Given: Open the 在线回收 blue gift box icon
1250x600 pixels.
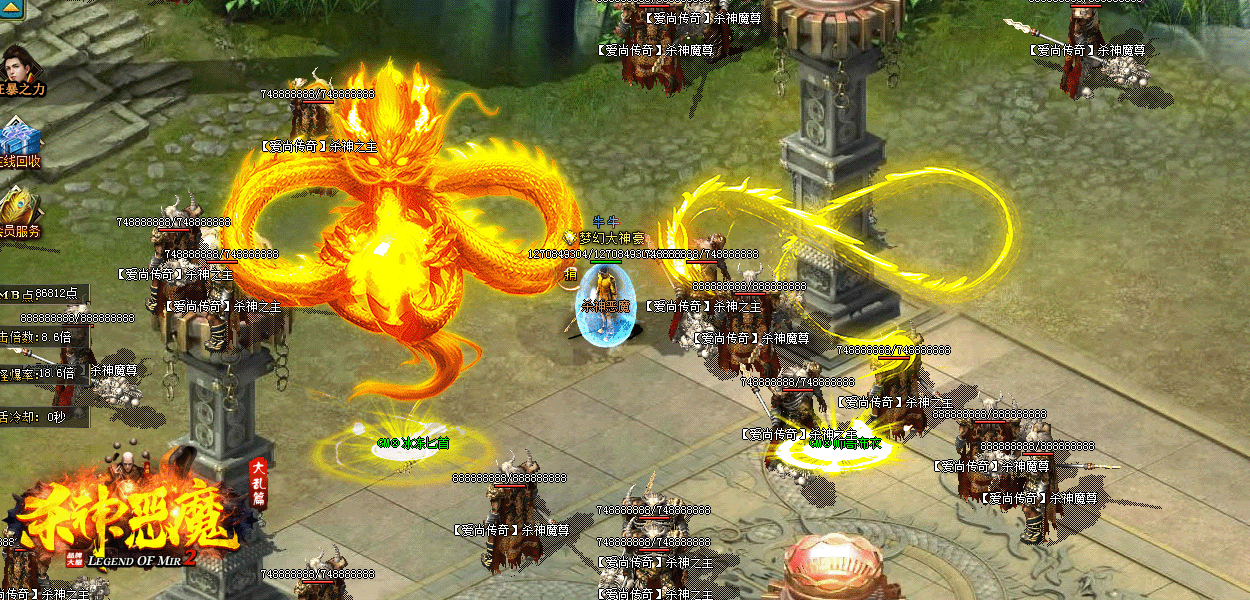Looking at the screenshot, I should point(19,140).
